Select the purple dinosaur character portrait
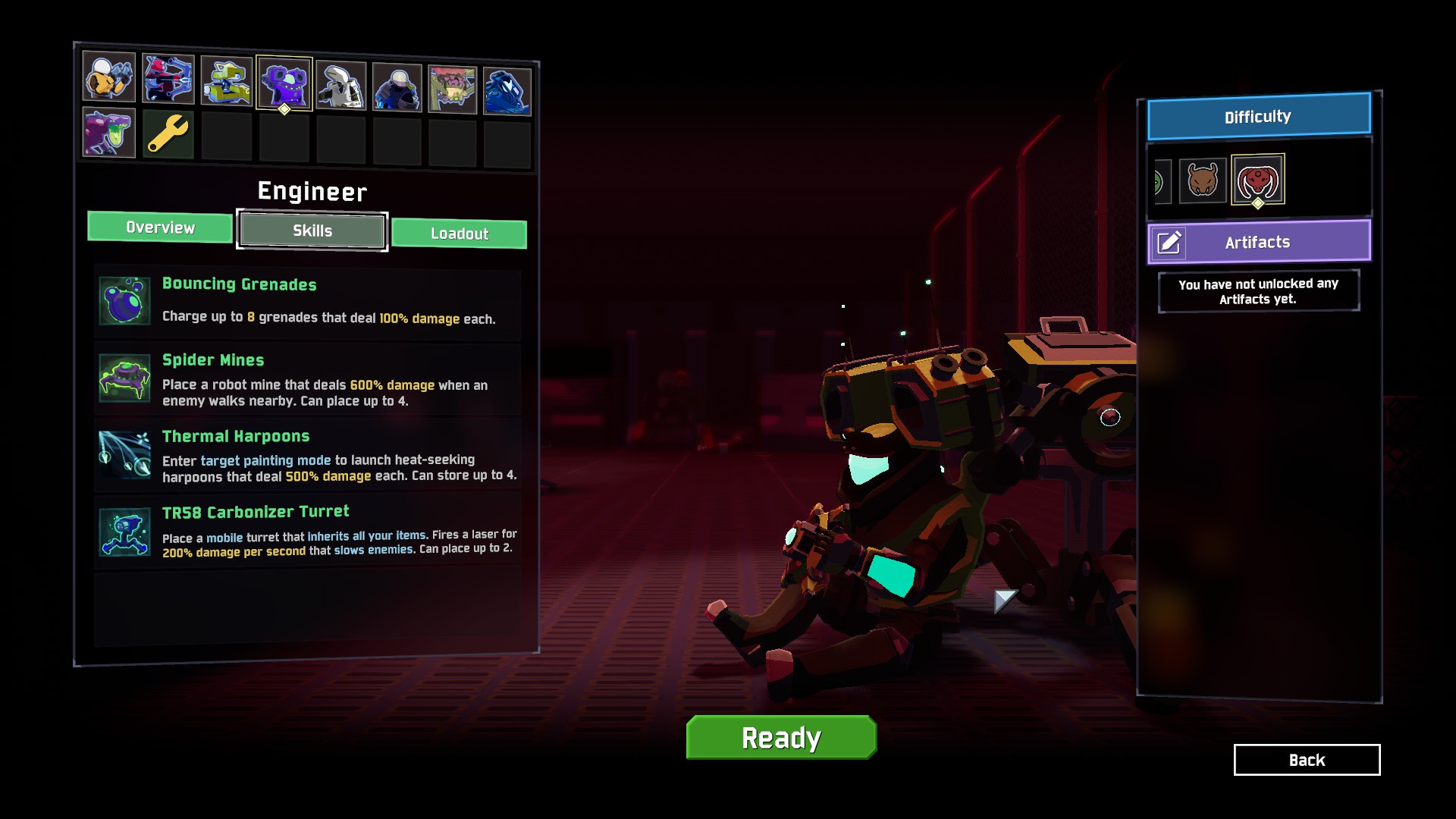 pyautogui.click(x=108, y=134)
